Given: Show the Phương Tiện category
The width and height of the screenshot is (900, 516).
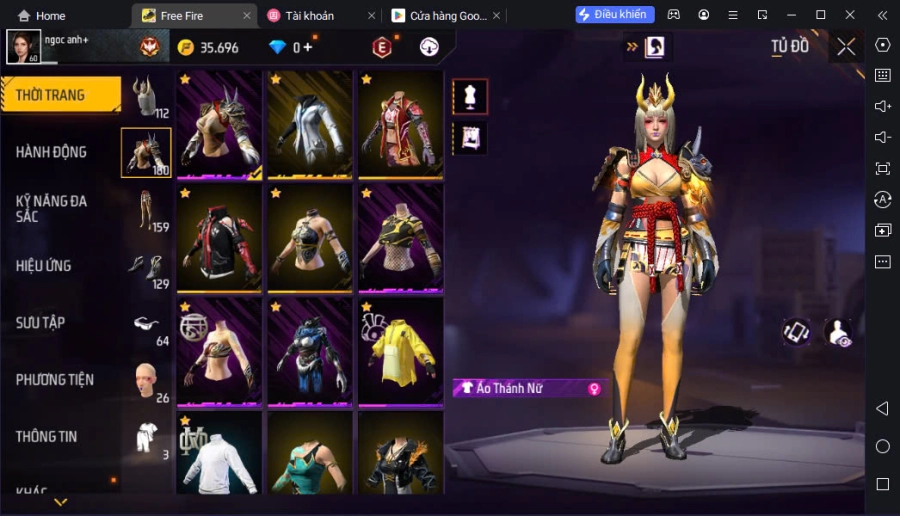Looking at the screenshot, I should pyautogui.click(x=55, y=379).
